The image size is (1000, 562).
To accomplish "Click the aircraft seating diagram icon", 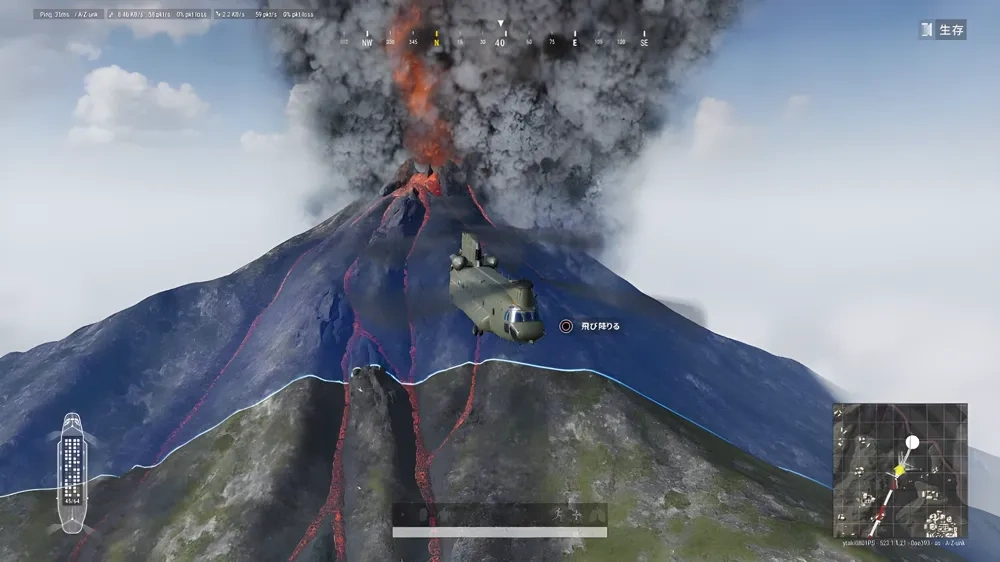I will pos(73,472).
